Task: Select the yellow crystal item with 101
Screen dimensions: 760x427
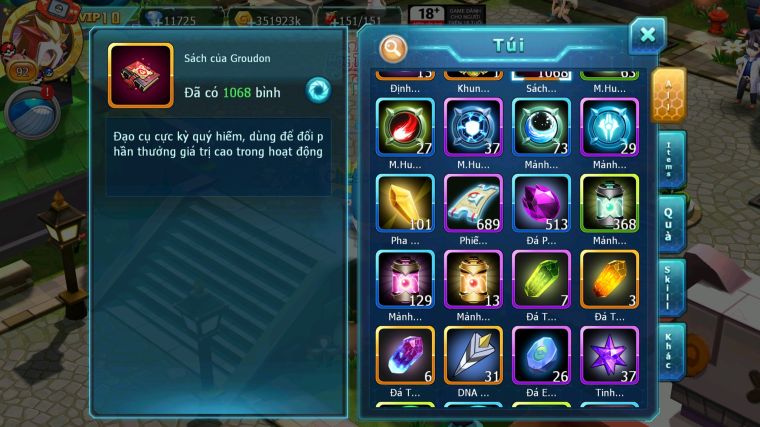Action: click(x=405, y=204)
